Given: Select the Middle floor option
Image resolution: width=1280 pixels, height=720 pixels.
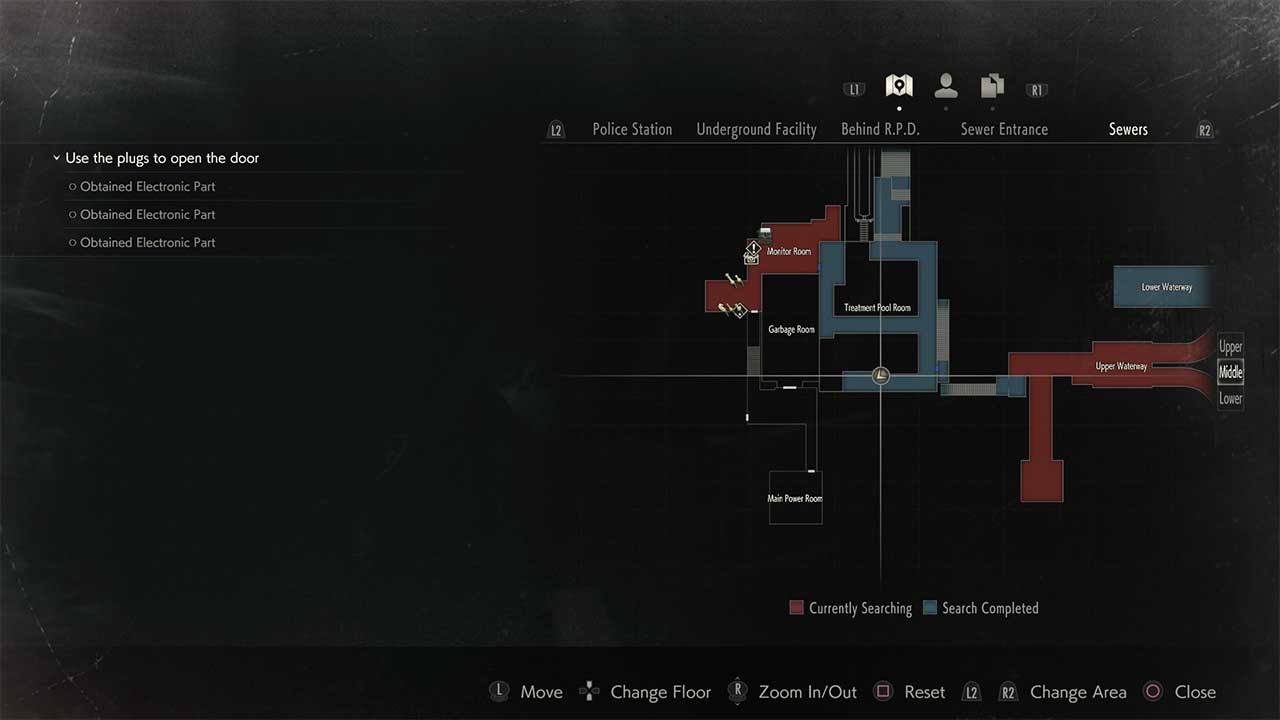Looking at the screenshot, I should (1230, 372).
